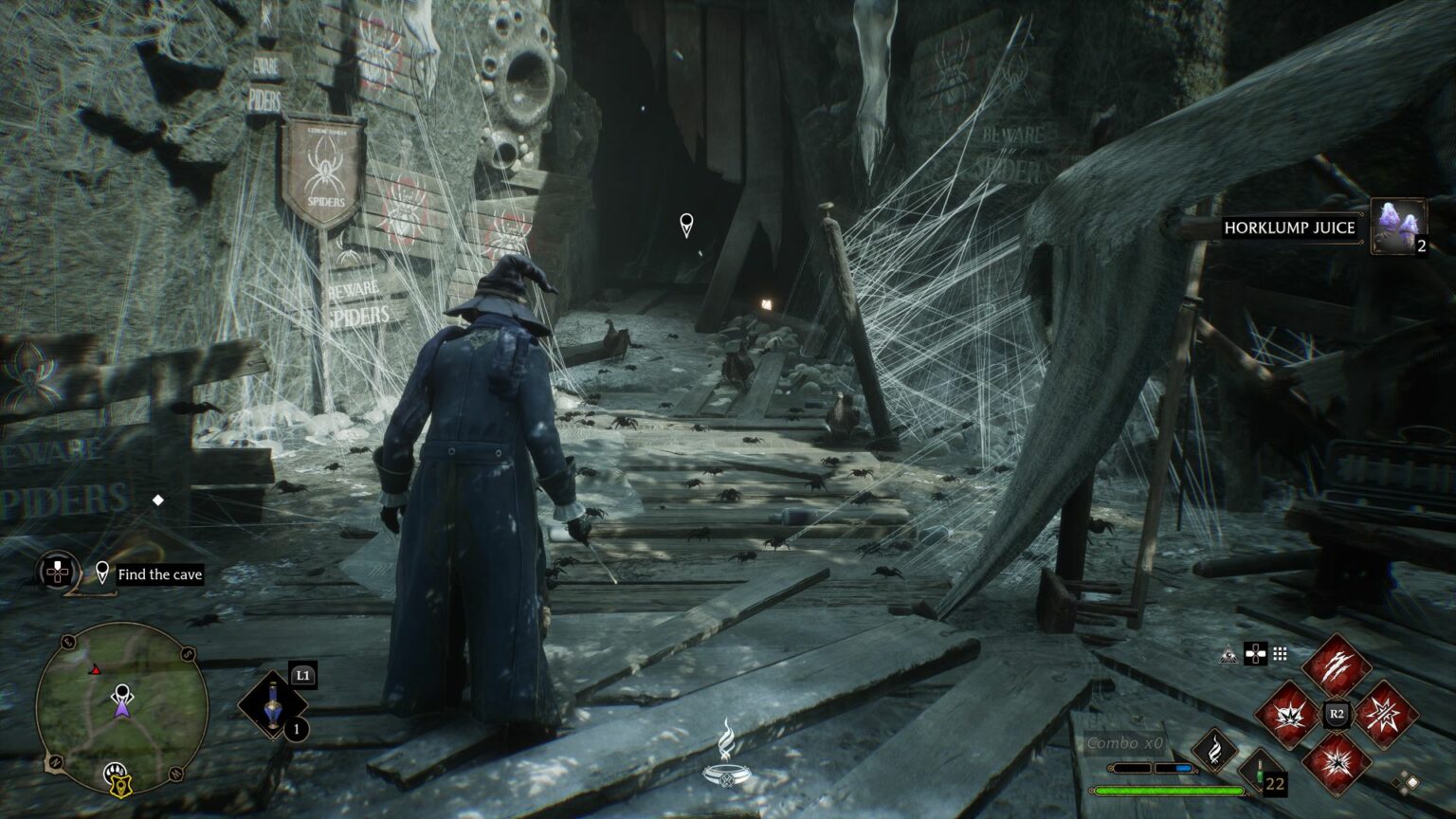Click the cave waypoint pin marker
The width and height of the screenshot is (1456, 819).
686,225
